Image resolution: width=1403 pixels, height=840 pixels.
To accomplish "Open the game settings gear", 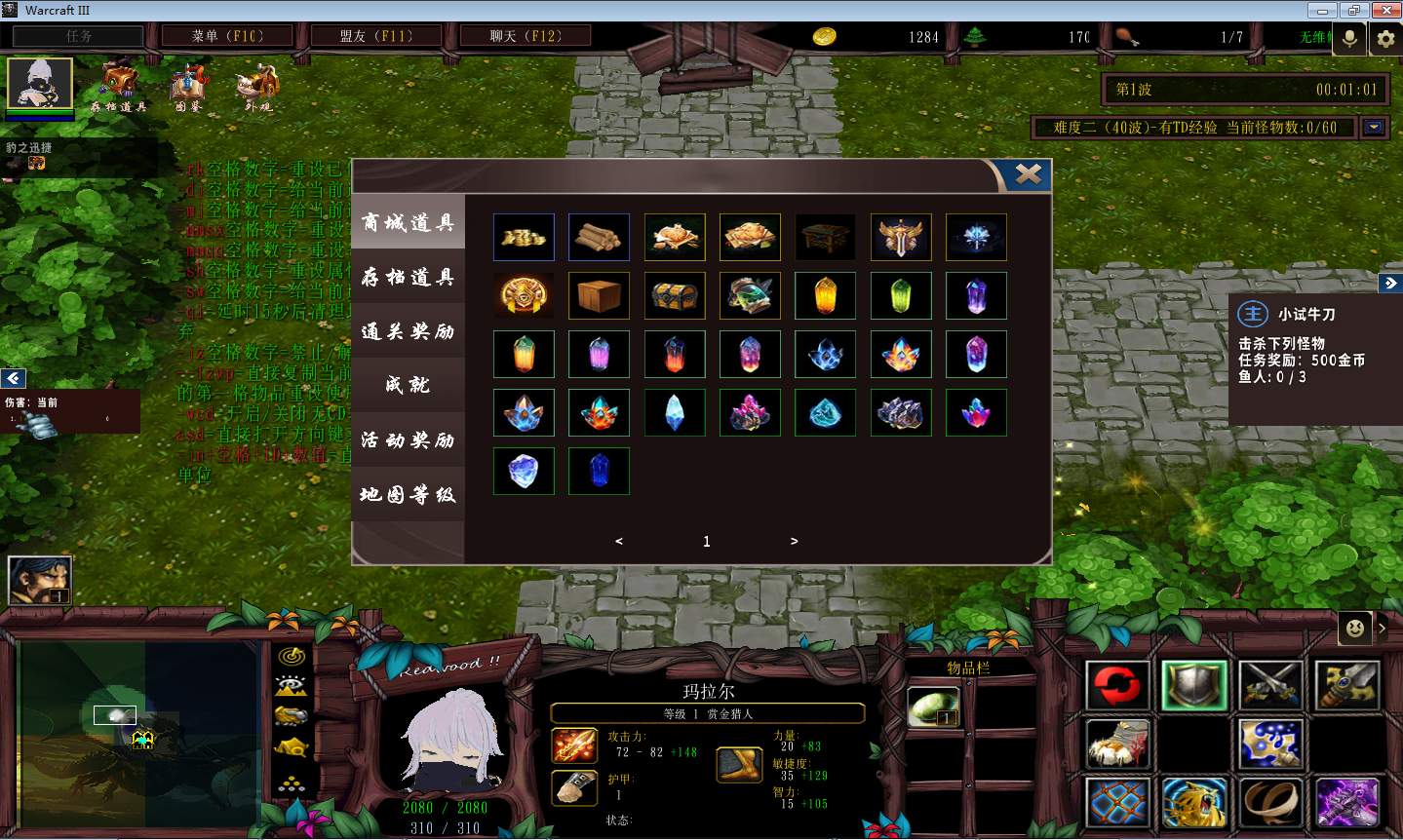I will click(1385, 38).
